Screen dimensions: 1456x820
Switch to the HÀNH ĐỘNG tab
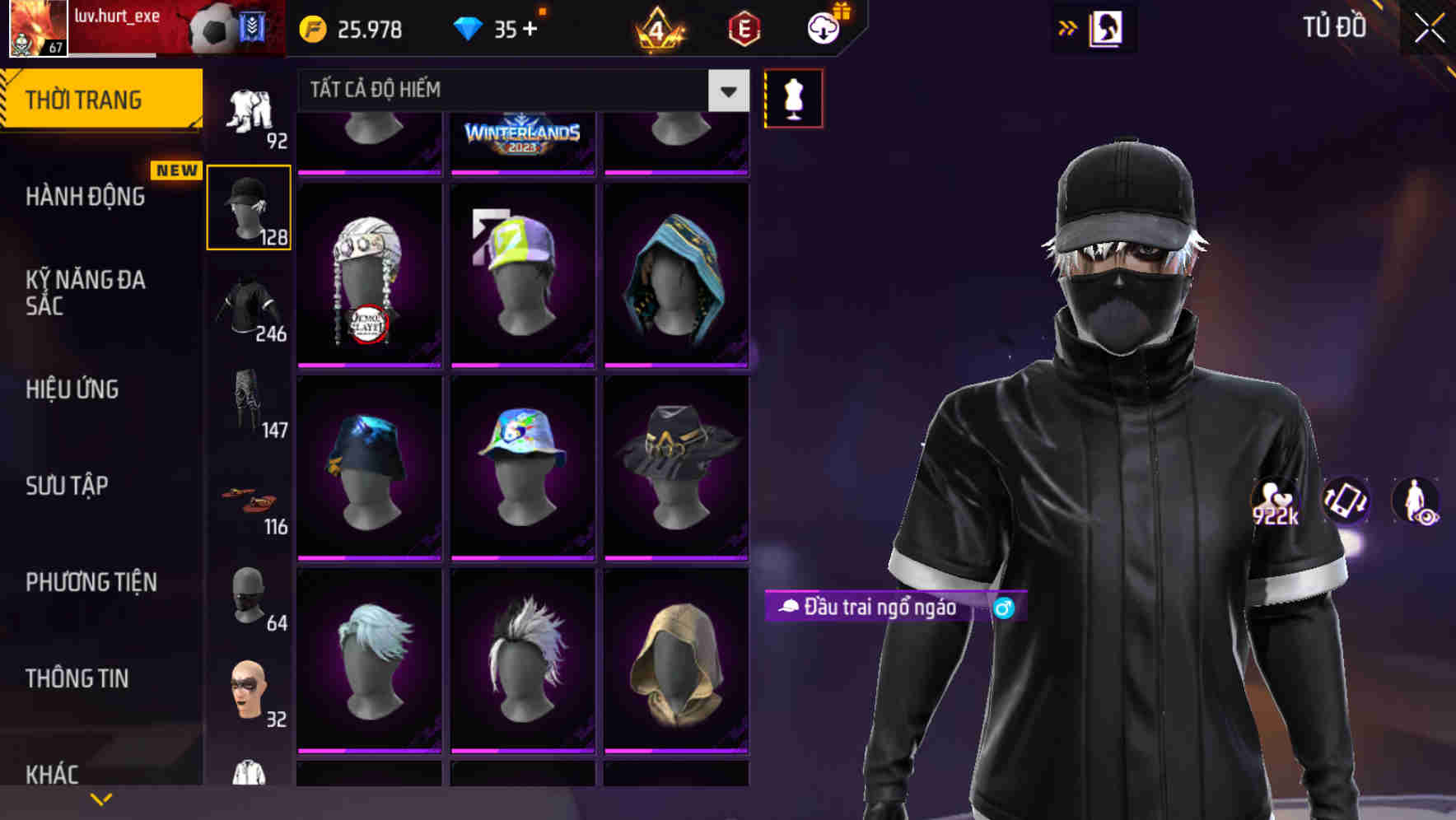click(86, 197)
